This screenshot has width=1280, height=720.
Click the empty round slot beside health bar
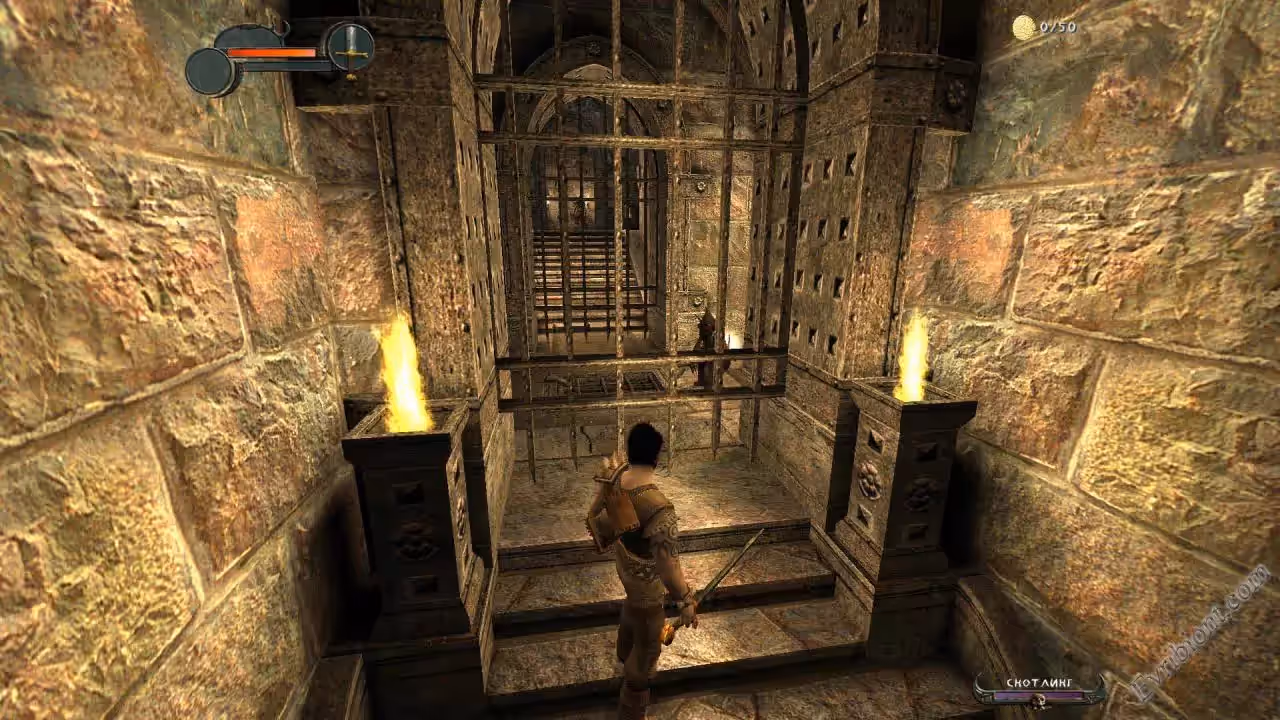click(211, 72)
